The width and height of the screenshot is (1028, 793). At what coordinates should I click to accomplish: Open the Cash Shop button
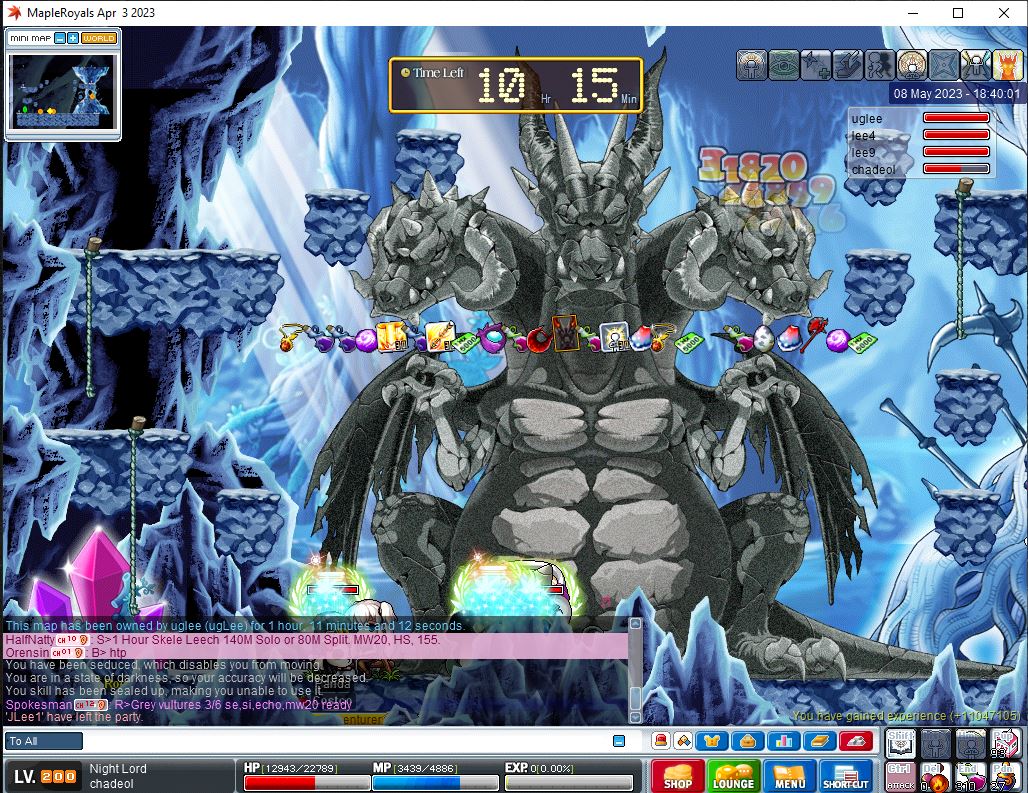677,777
